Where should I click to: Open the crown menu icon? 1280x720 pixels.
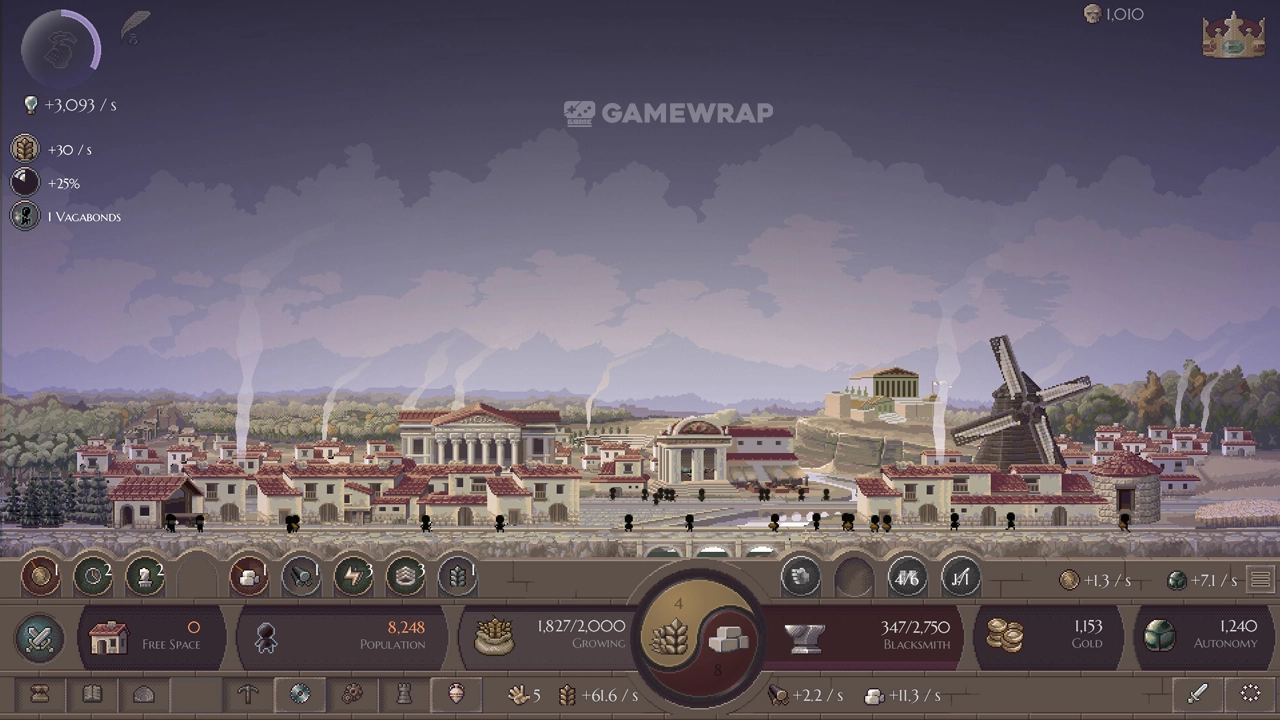[1233, 35]
